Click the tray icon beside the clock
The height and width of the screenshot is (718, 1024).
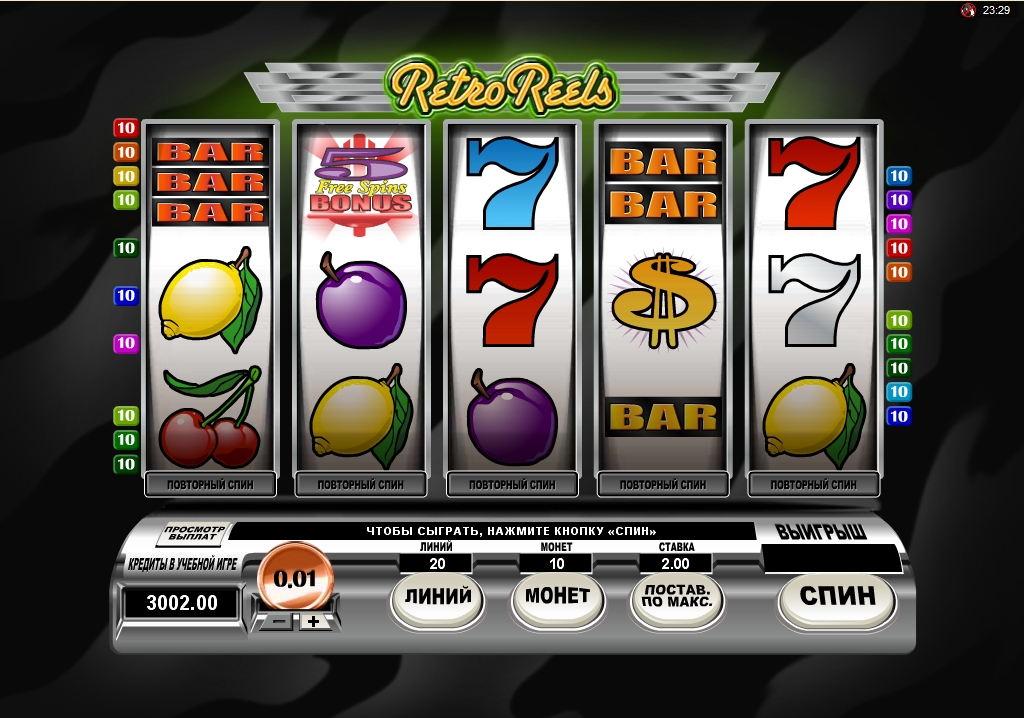(x=968, y=10)
